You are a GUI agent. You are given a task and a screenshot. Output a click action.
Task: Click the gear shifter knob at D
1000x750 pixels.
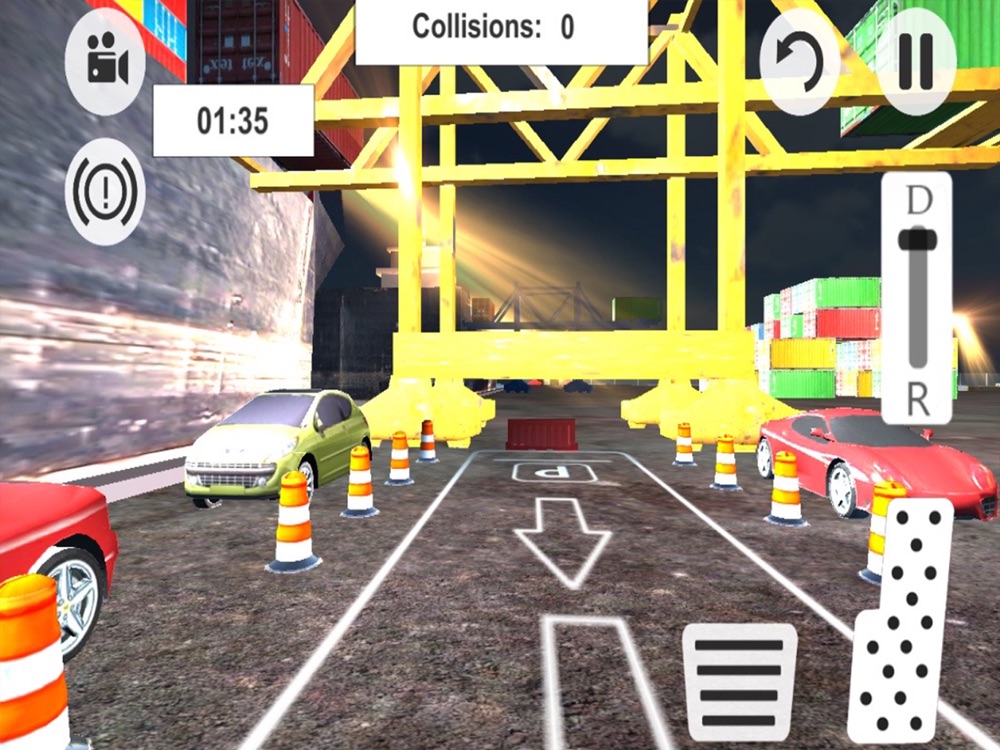916,240
